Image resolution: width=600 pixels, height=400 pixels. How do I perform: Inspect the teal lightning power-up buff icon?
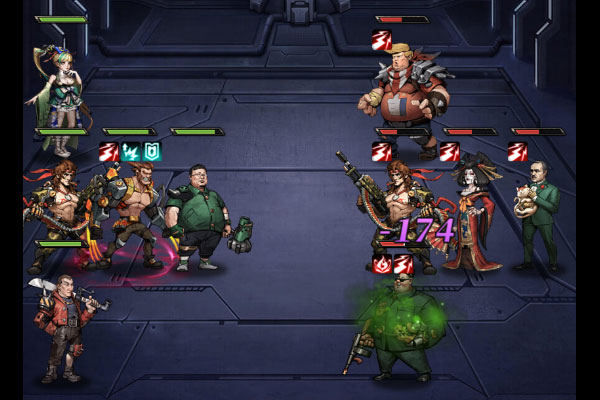pyautogui.click(x=131, y=151)
